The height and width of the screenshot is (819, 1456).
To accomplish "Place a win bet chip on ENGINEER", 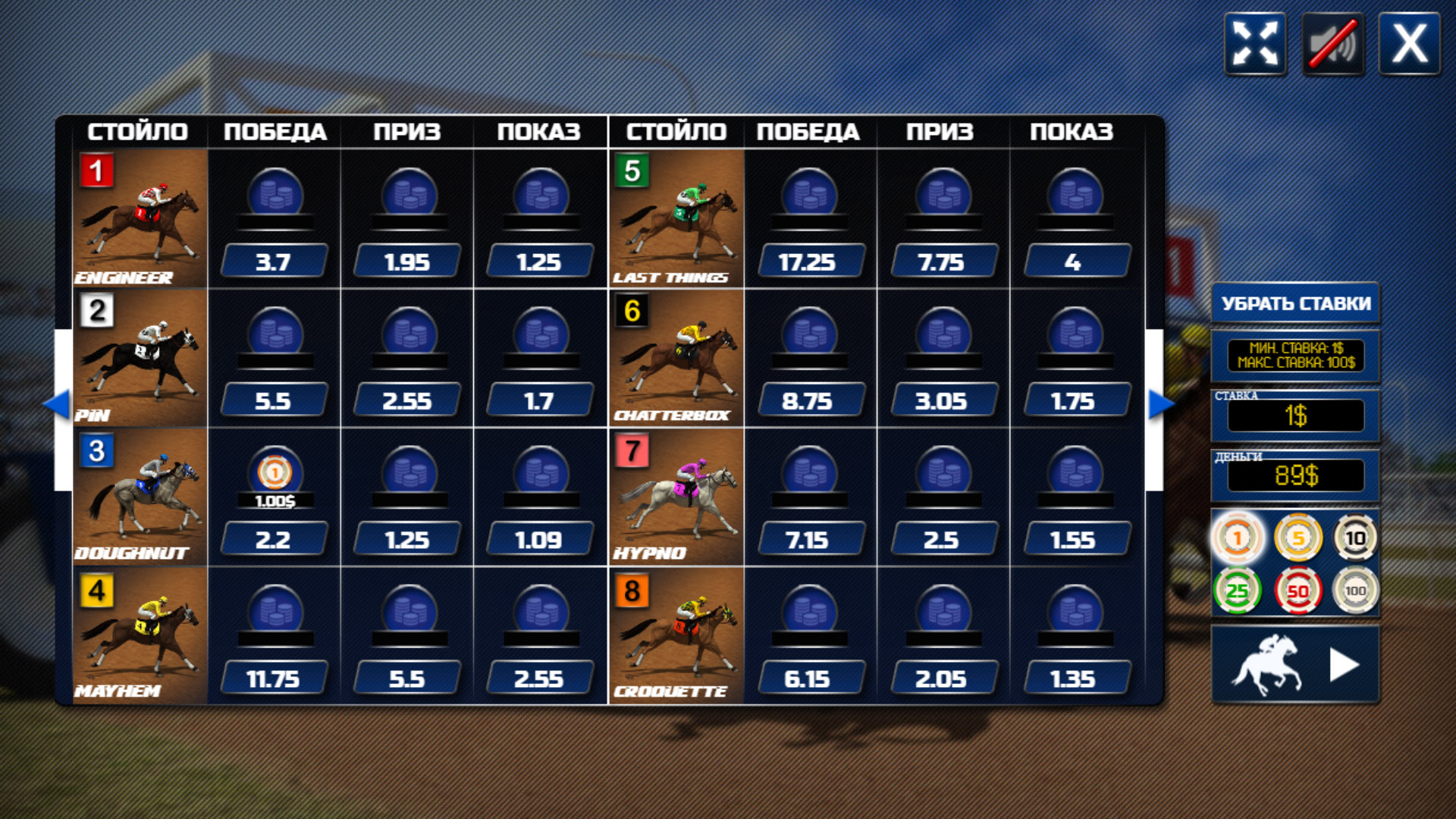I will click(273, 193).
